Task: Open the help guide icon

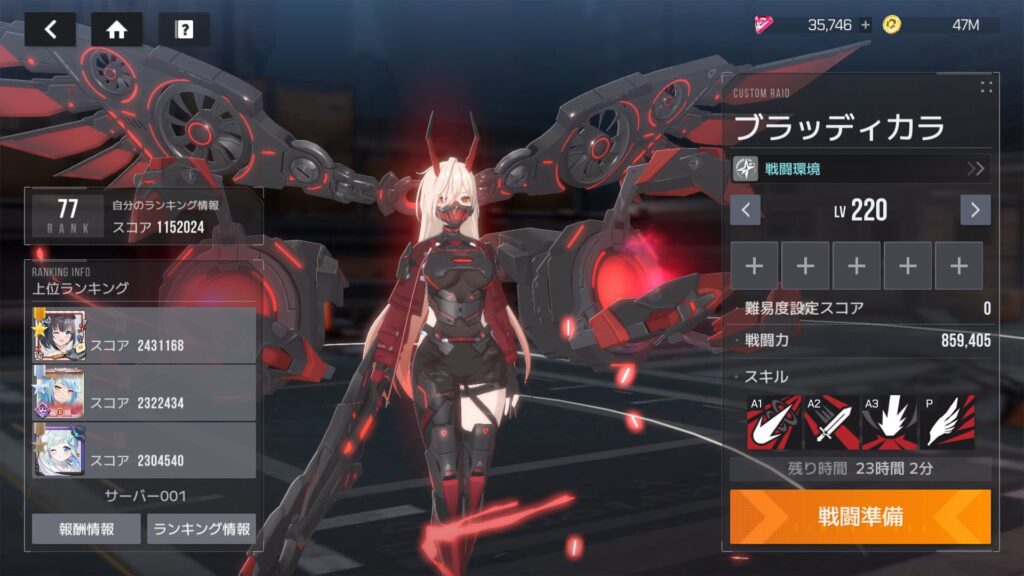Action: (x=184, y=29)
